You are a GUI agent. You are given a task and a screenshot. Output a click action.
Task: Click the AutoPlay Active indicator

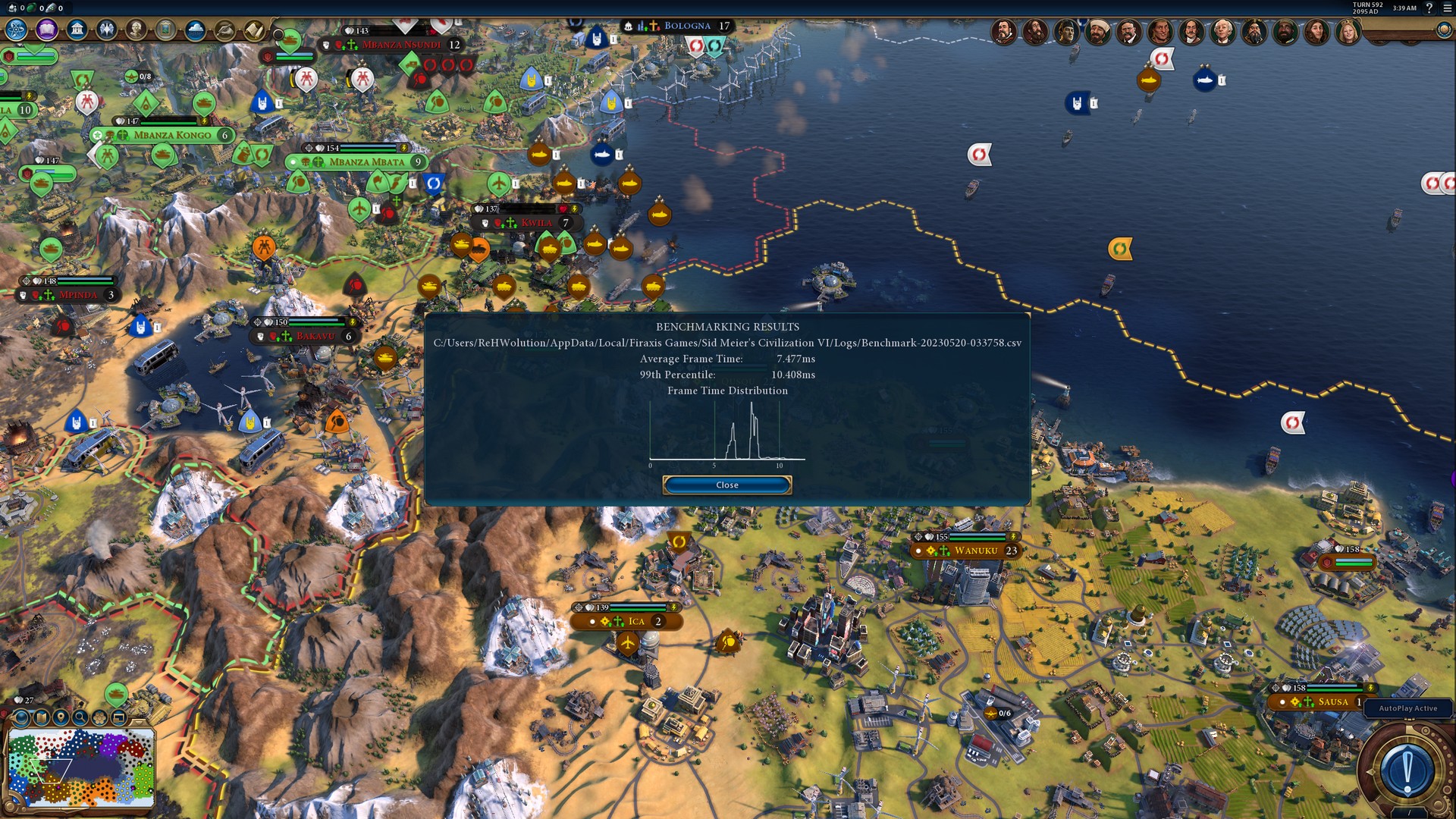click(x=1407, y=708)
